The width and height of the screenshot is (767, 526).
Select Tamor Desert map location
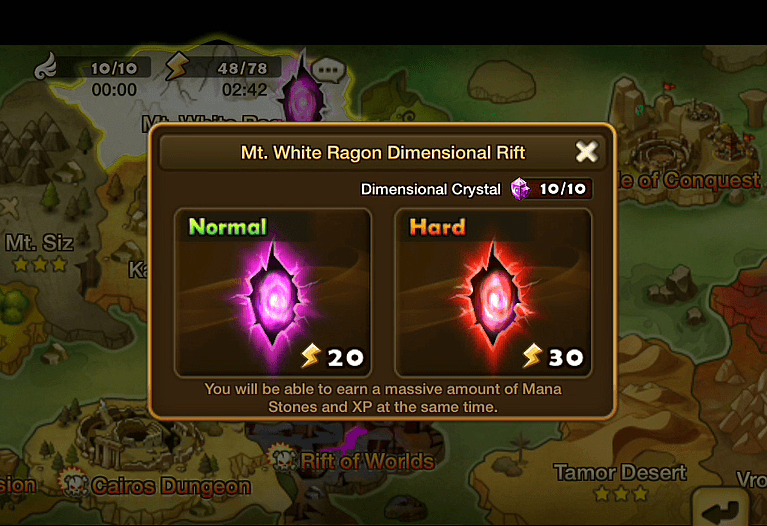pos(620,472)
